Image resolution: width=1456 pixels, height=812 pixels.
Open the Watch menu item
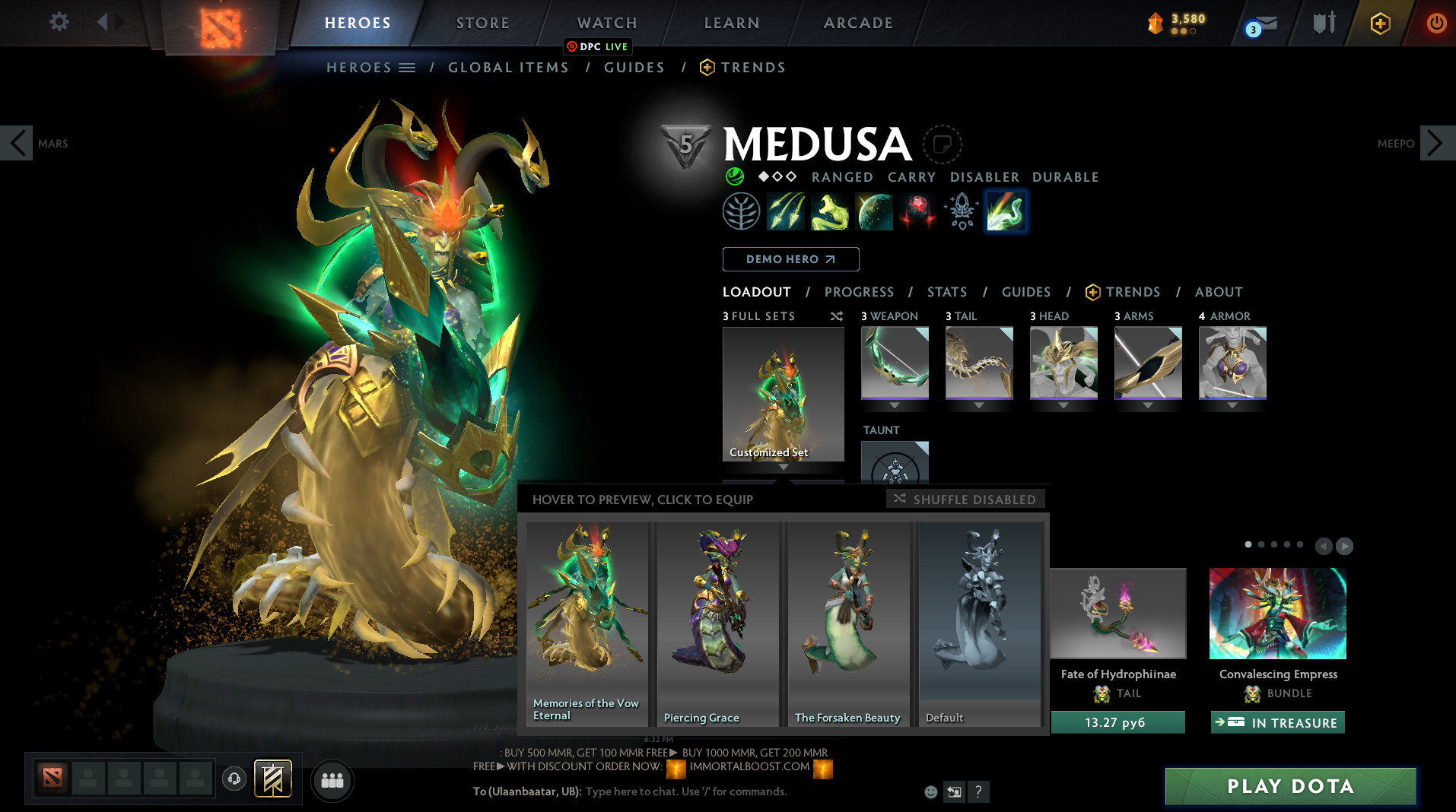click(x=606, y=23)
